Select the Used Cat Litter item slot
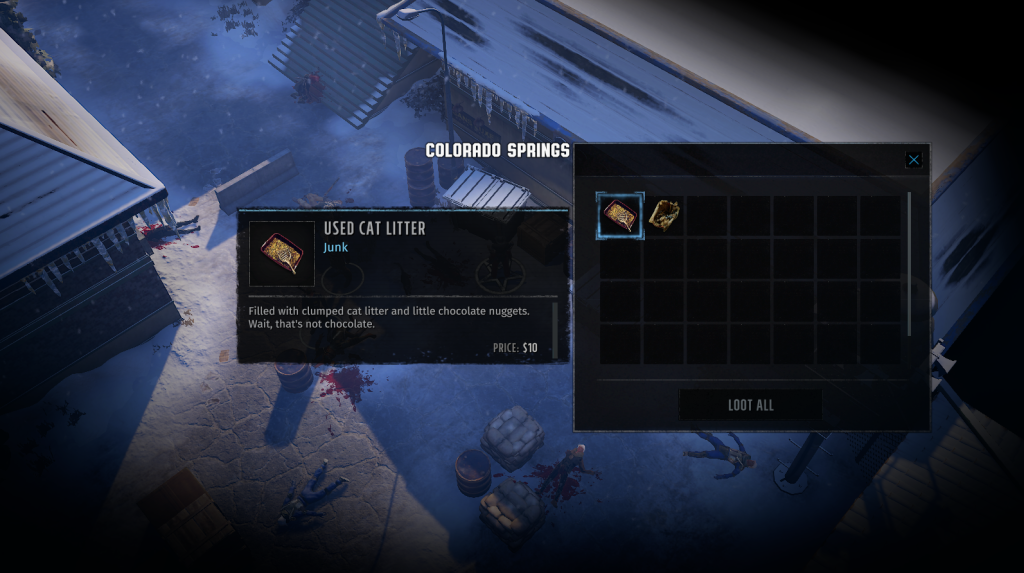Viewport: 1024px width, 573px height. coord(620,216)
